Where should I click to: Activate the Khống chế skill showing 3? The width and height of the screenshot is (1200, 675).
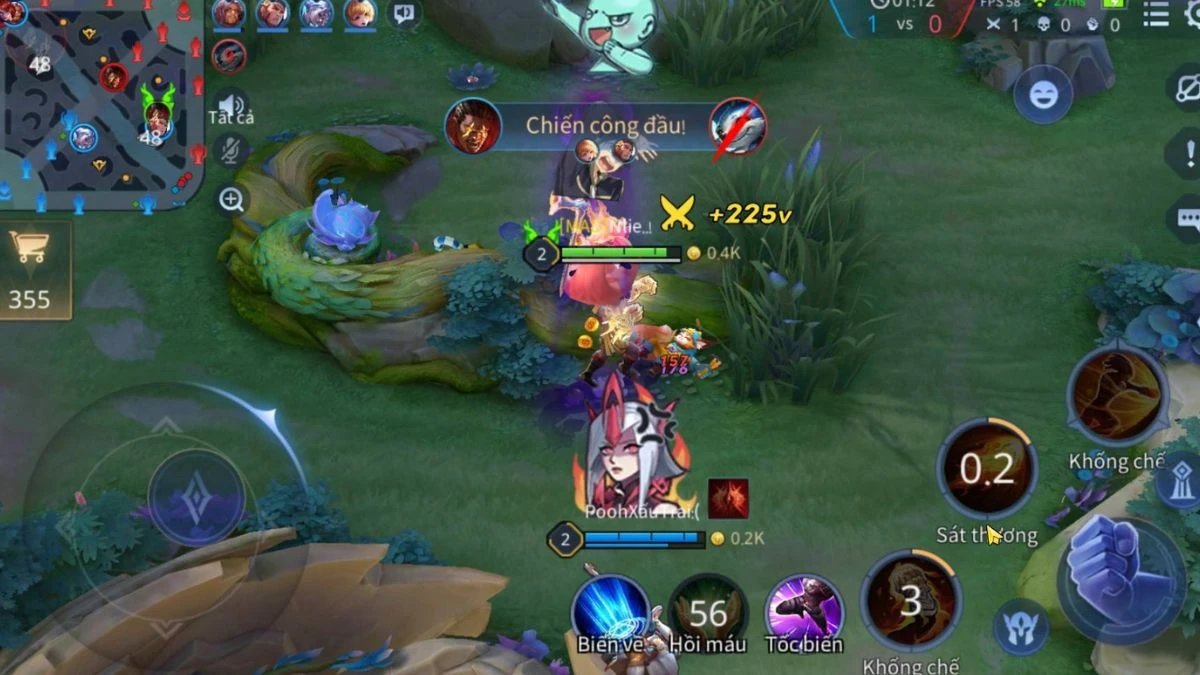coord(910,601)
